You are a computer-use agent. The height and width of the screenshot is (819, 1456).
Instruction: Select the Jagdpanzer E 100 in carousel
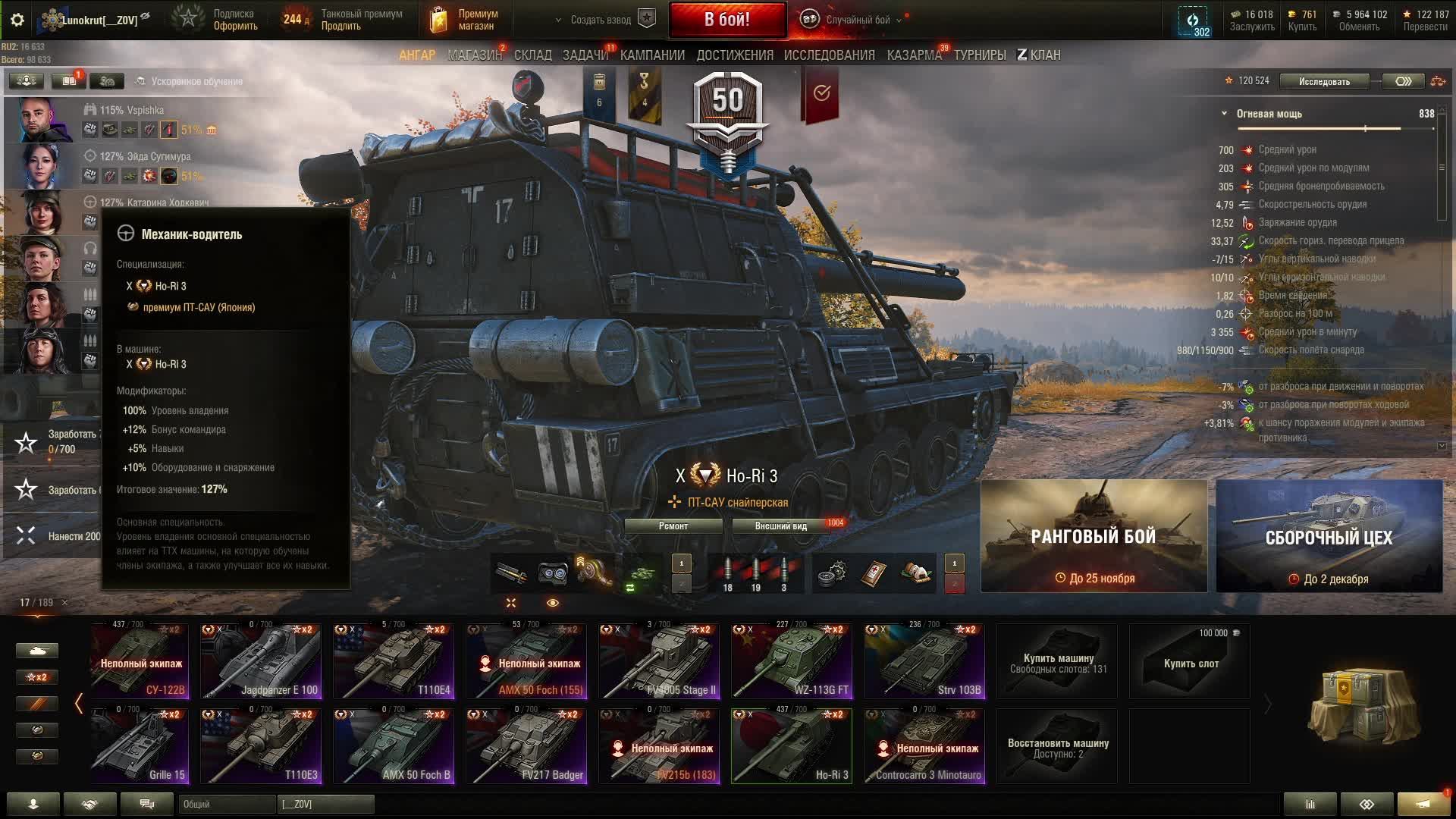tap(260, 661)
